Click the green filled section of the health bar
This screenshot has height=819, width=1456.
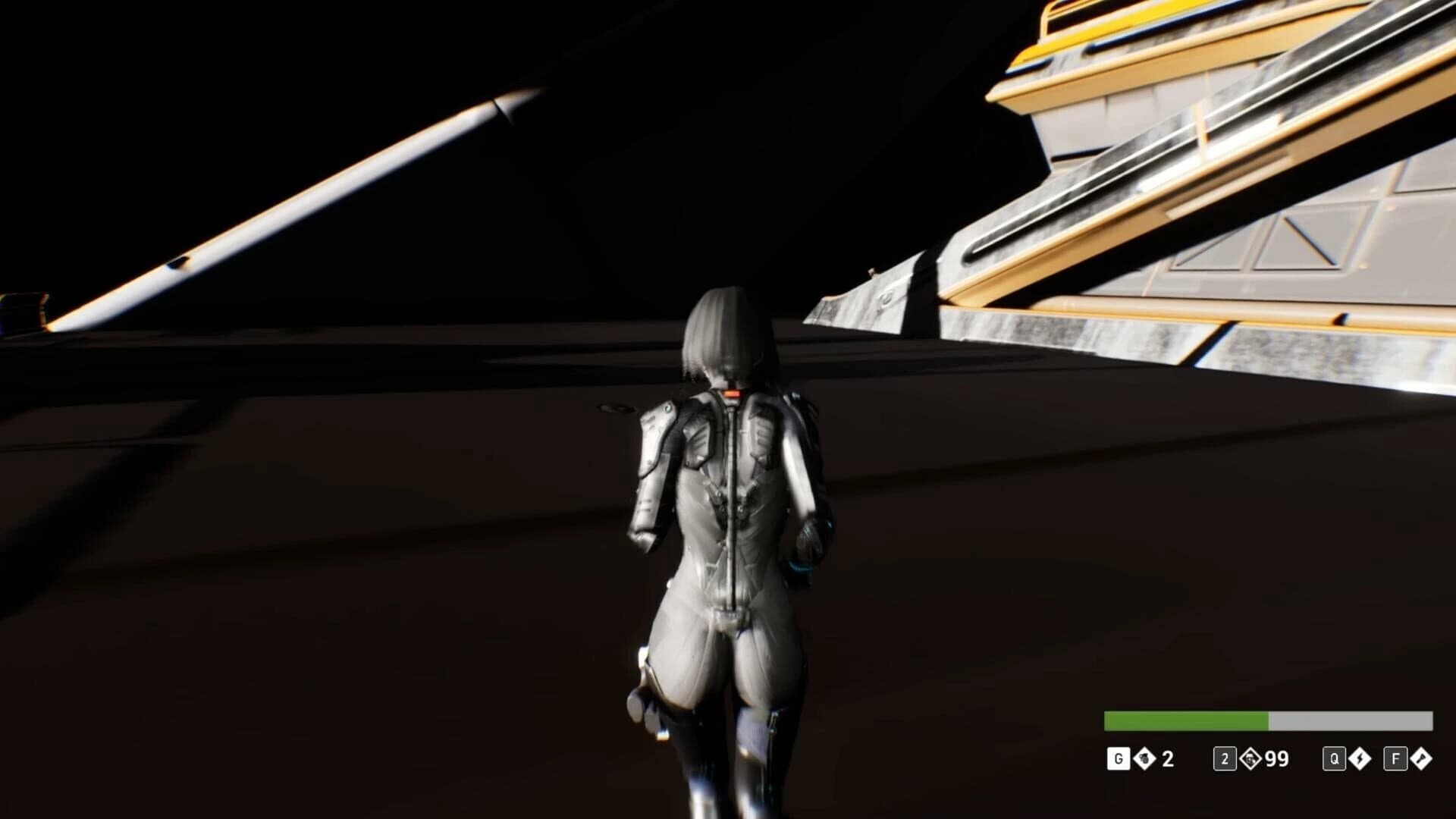(x=1183, y=720)
